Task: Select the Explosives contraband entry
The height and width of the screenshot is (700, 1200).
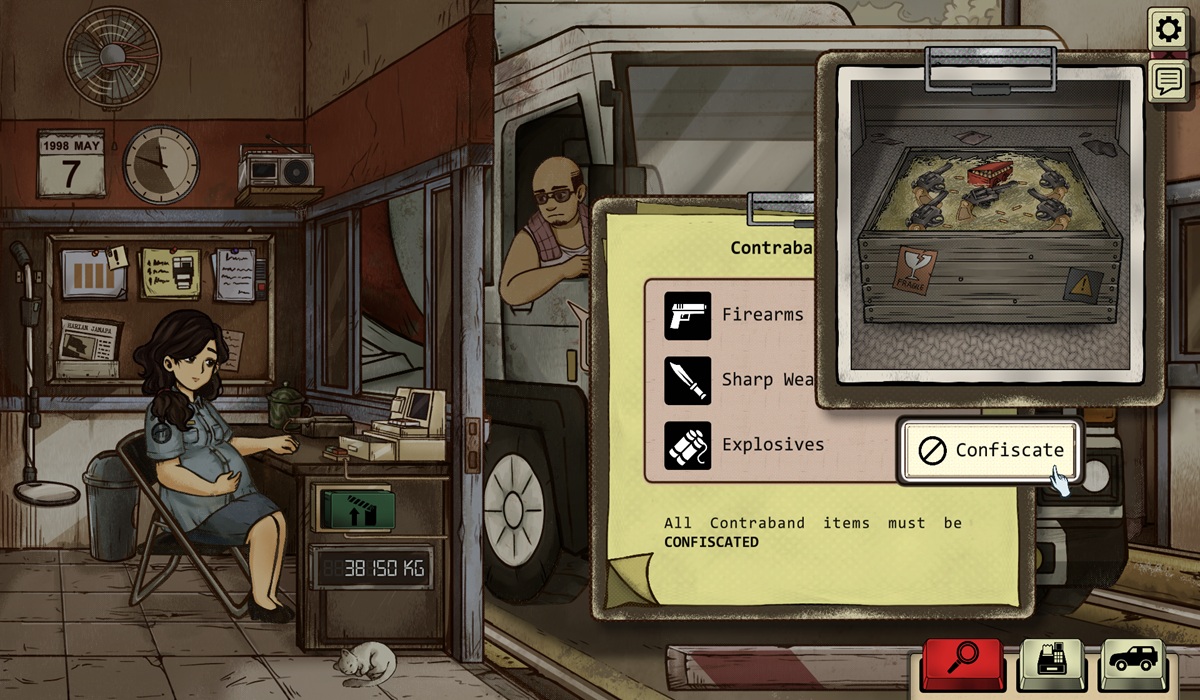Action: pos(745,445)
